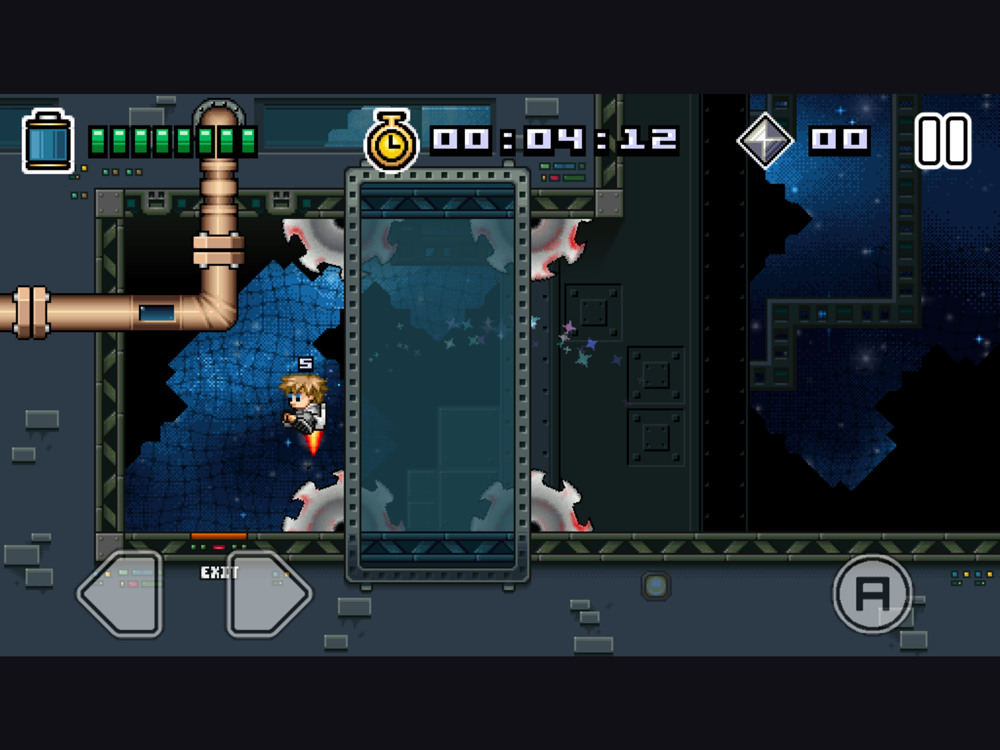Viewport: 1000px width, 750px height.
Task: Activate the round A action button
Action: 872,594
